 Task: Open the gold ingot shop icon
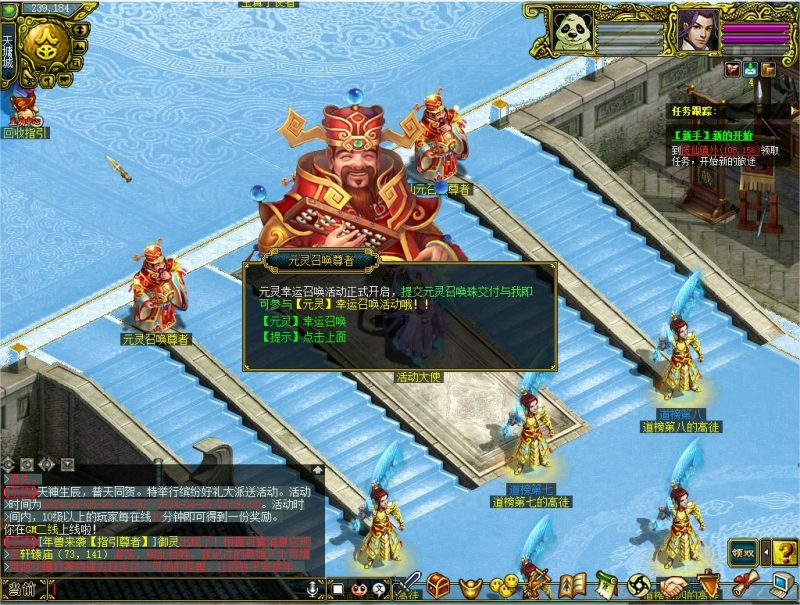pyautogui.click(x=470, y=584)
